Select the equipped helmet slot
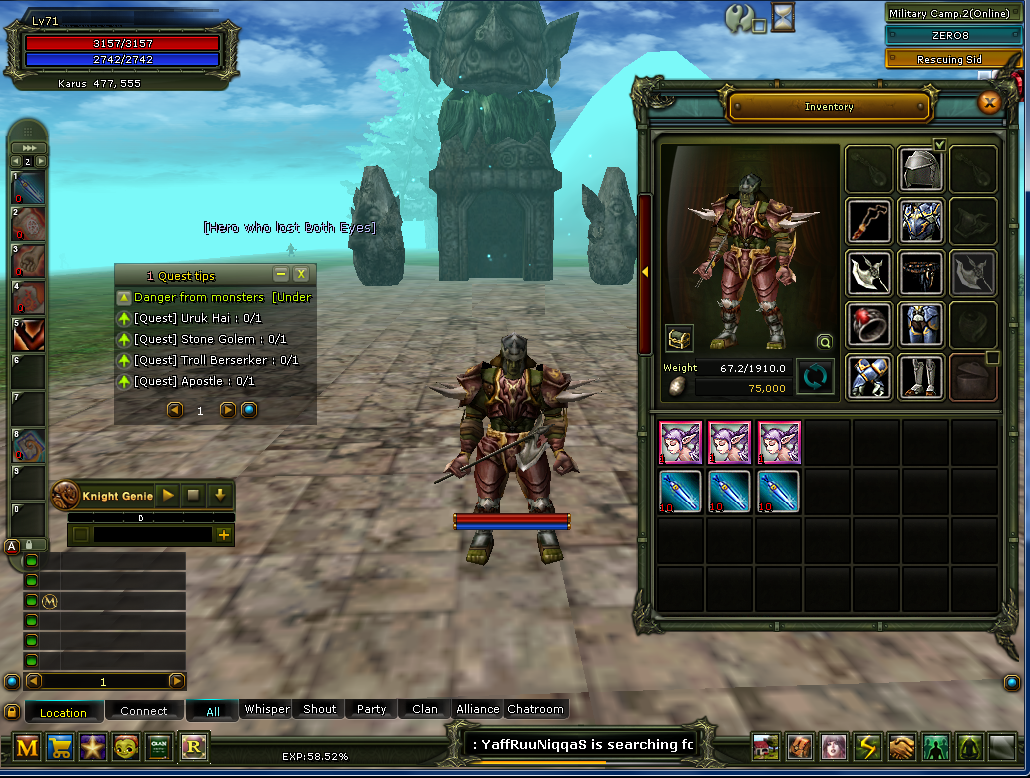The width and height of the screenshot is (1030, 778). pos(921,169)
